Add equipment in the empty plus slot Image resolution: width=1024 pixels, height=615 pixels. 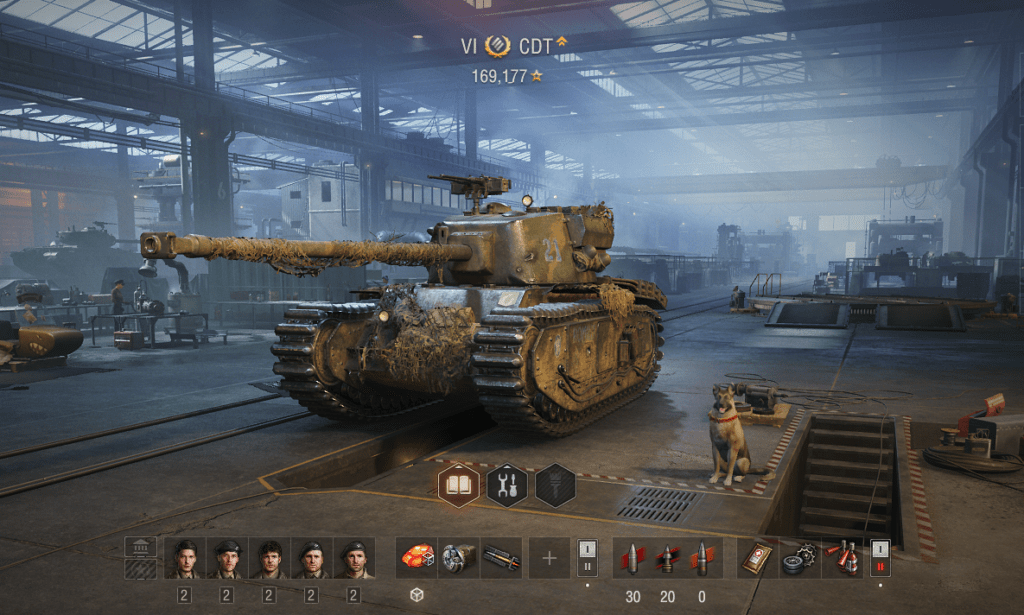click(549, 557)
